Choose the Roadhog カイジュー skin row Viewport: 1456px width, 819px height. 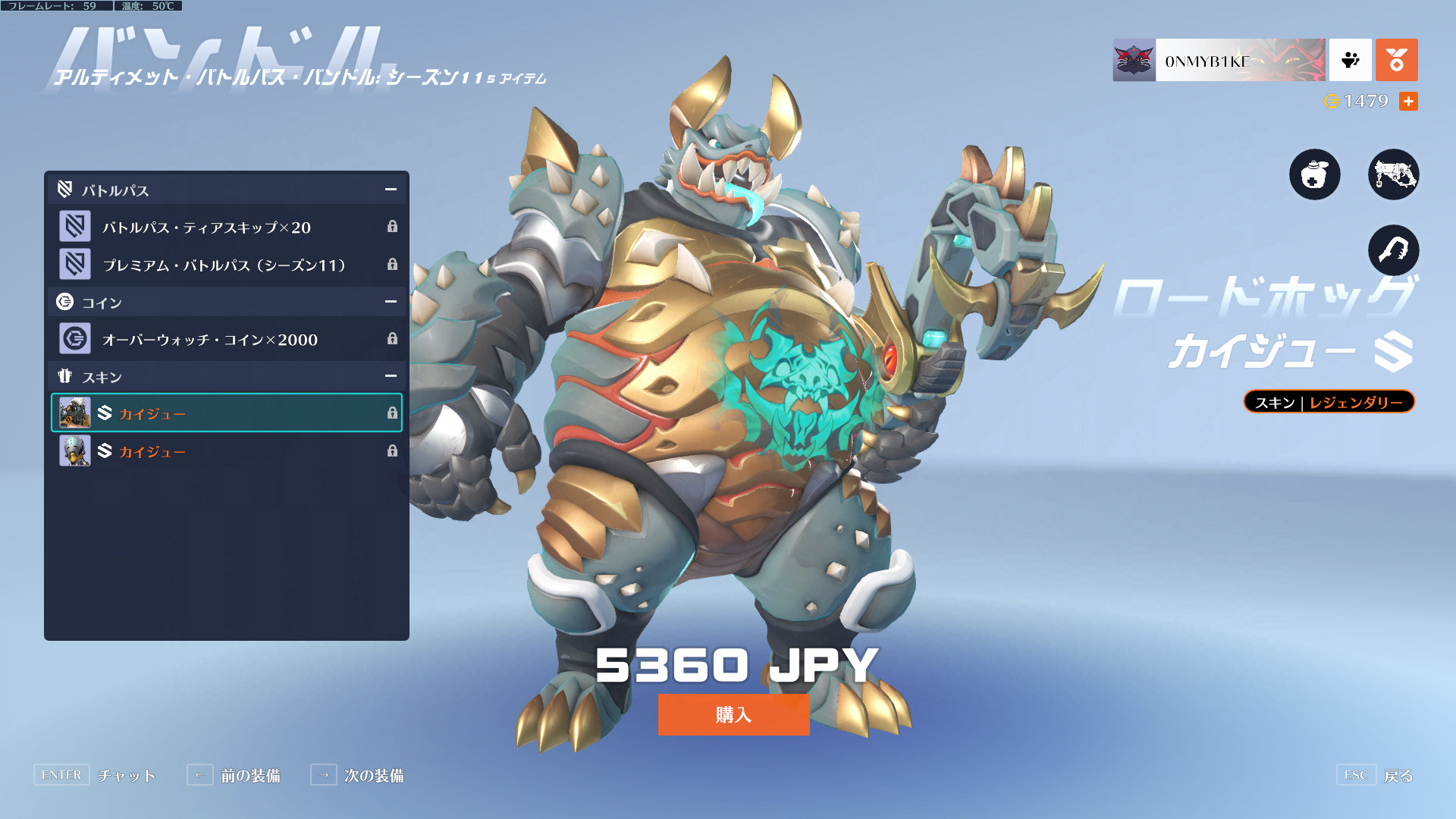point(227,413)
